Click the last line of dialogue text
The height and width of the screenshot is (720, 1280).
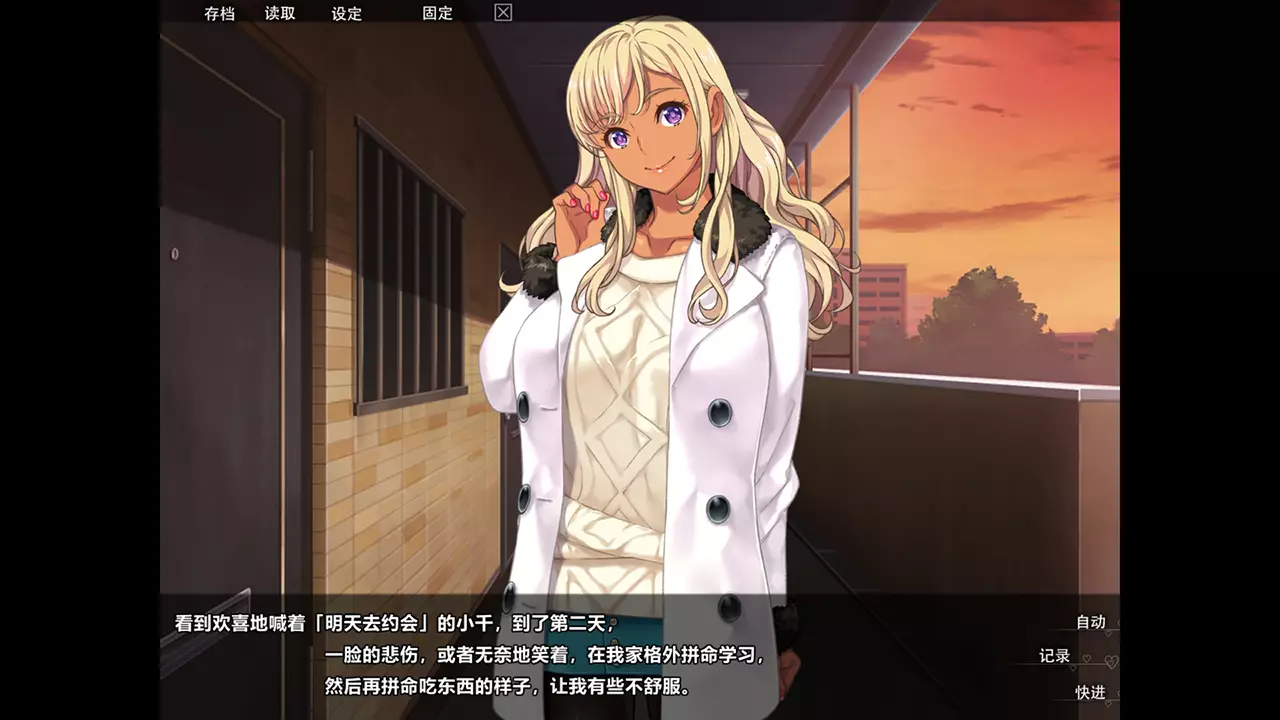tap(505, 688)
